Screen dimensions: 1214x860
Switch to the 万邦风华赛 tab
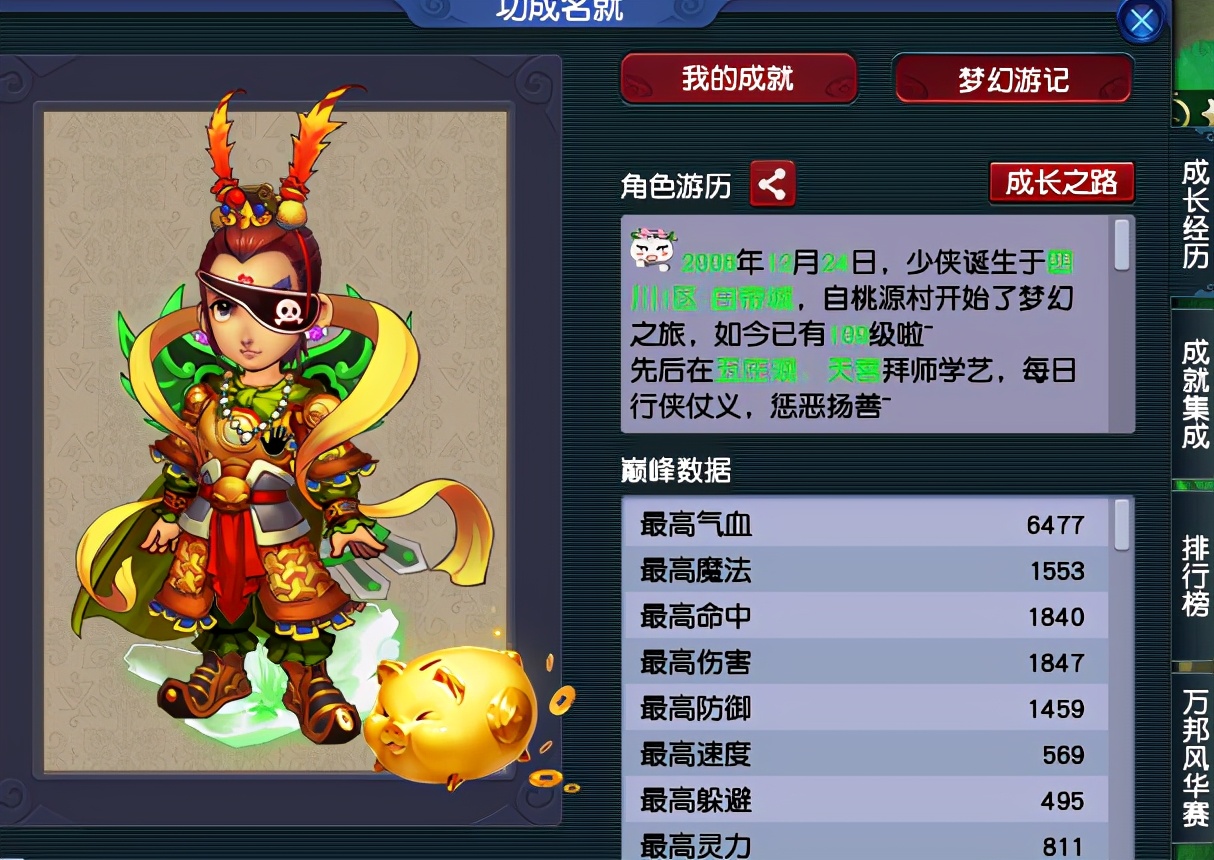click(1195, 757)
